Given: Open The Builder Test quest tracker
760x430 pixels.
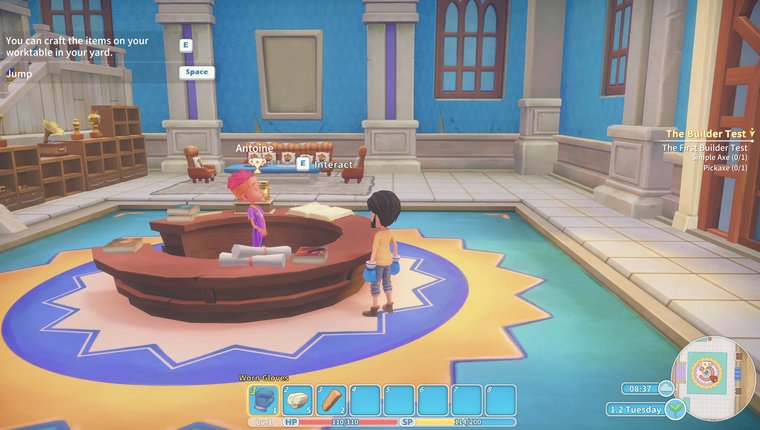Looking at the screenshot, I should (708, 133).
